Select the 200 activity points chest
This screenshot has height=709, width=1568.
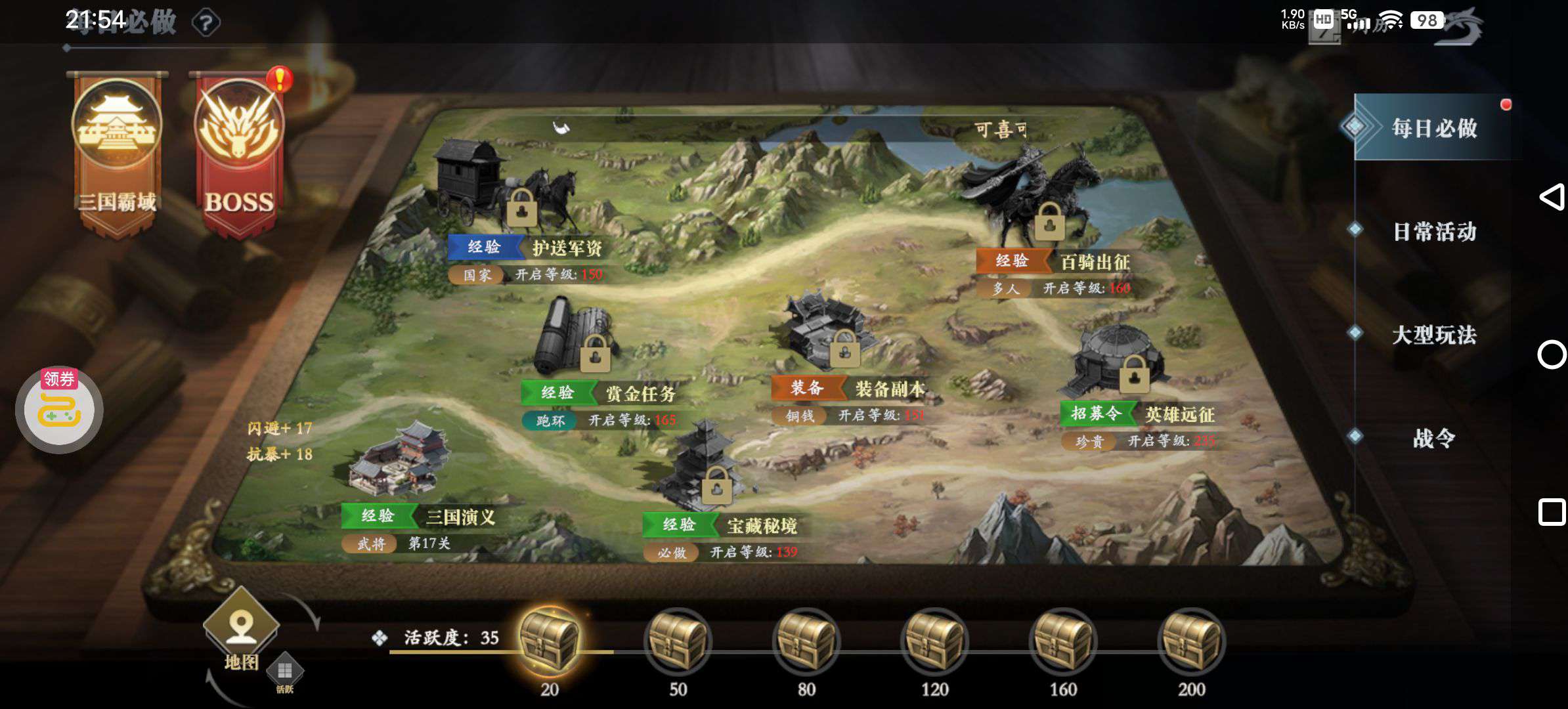1191,640
